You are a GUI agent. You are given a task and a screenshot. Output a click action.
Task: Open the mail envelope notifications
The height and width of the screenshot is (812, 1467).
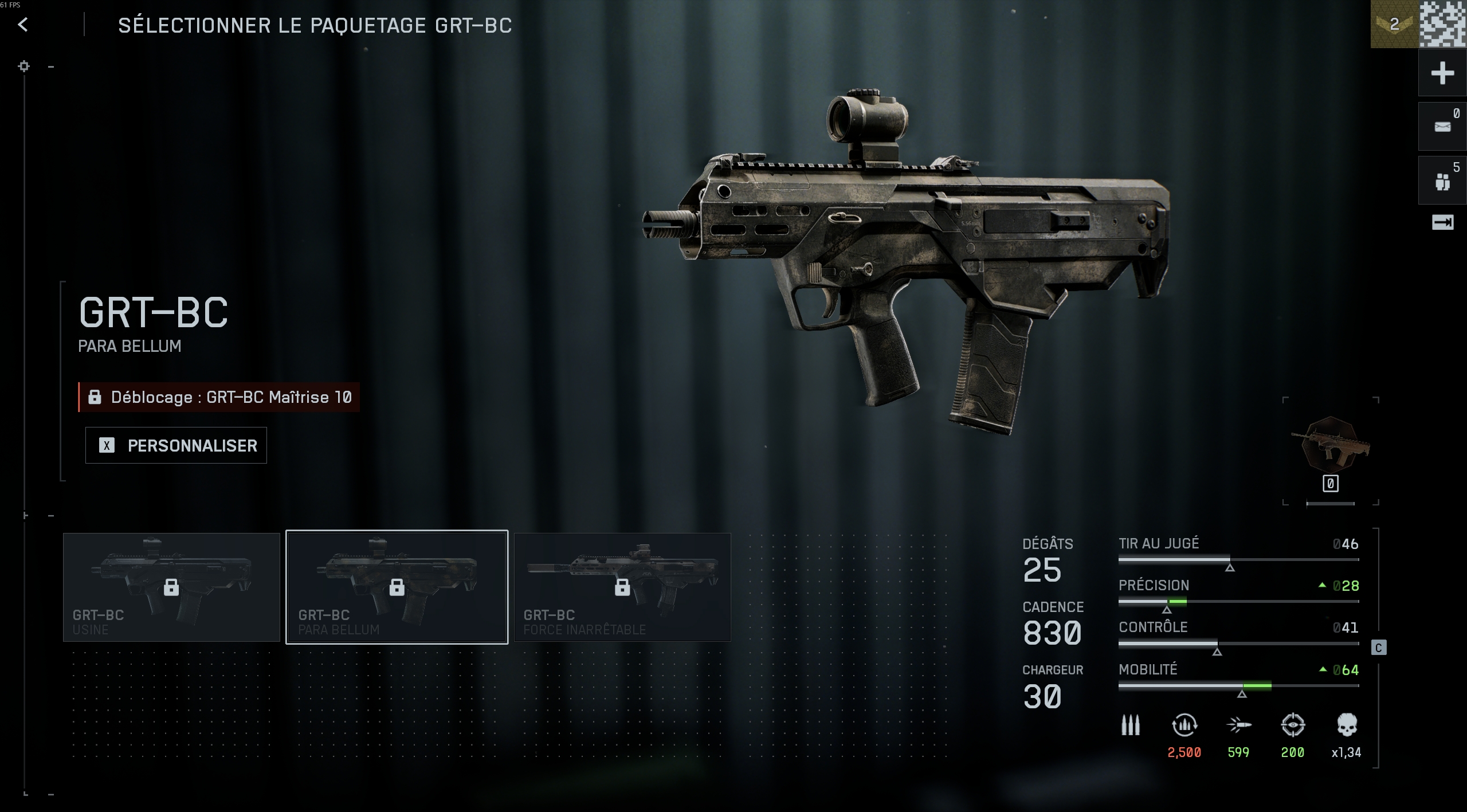(1442, 127)
